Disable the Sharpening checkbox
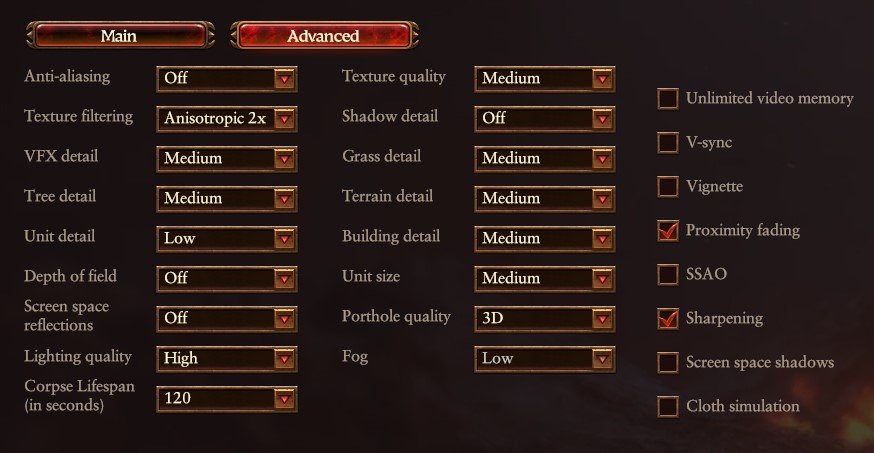Screen dimensions: 874x453 [x=667, y=318]
